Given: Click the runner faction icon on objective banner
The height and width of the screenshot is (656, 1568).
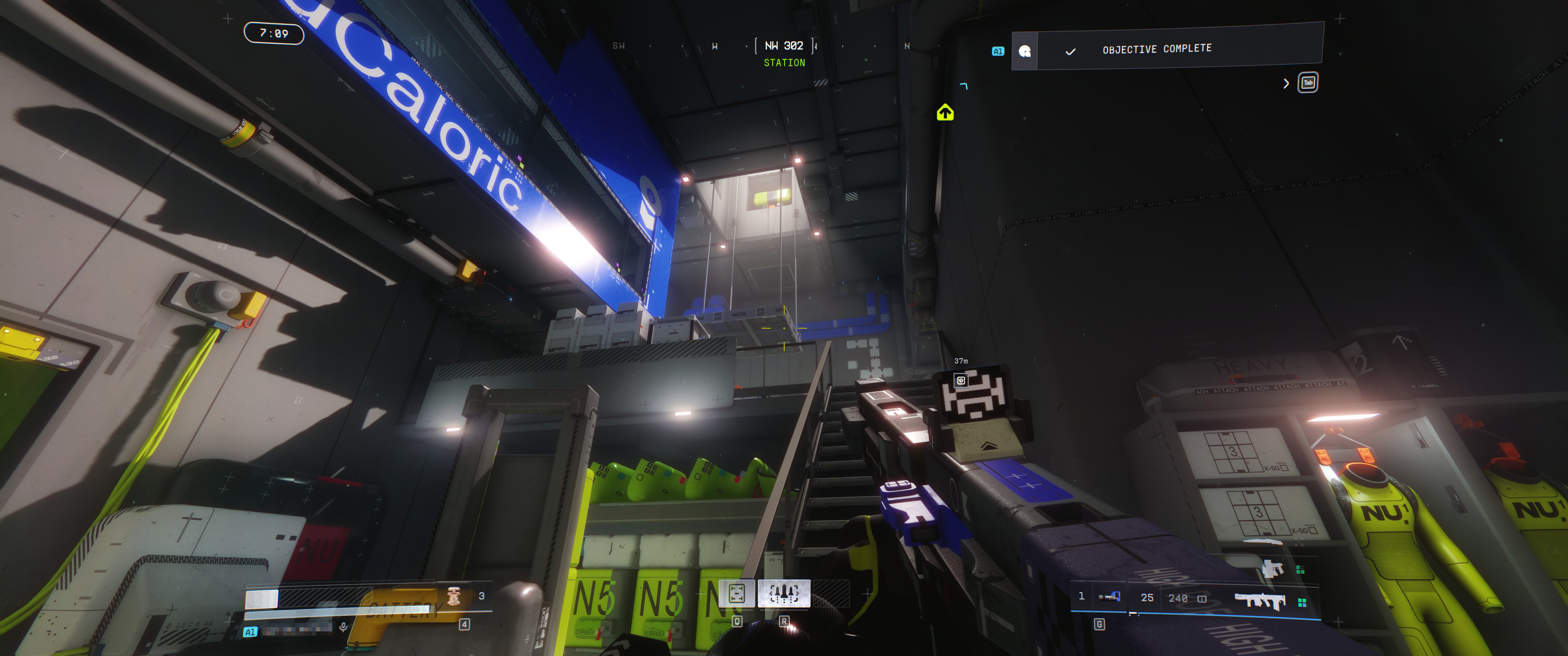Looking at the screenshot, I should click(1024, 51).
